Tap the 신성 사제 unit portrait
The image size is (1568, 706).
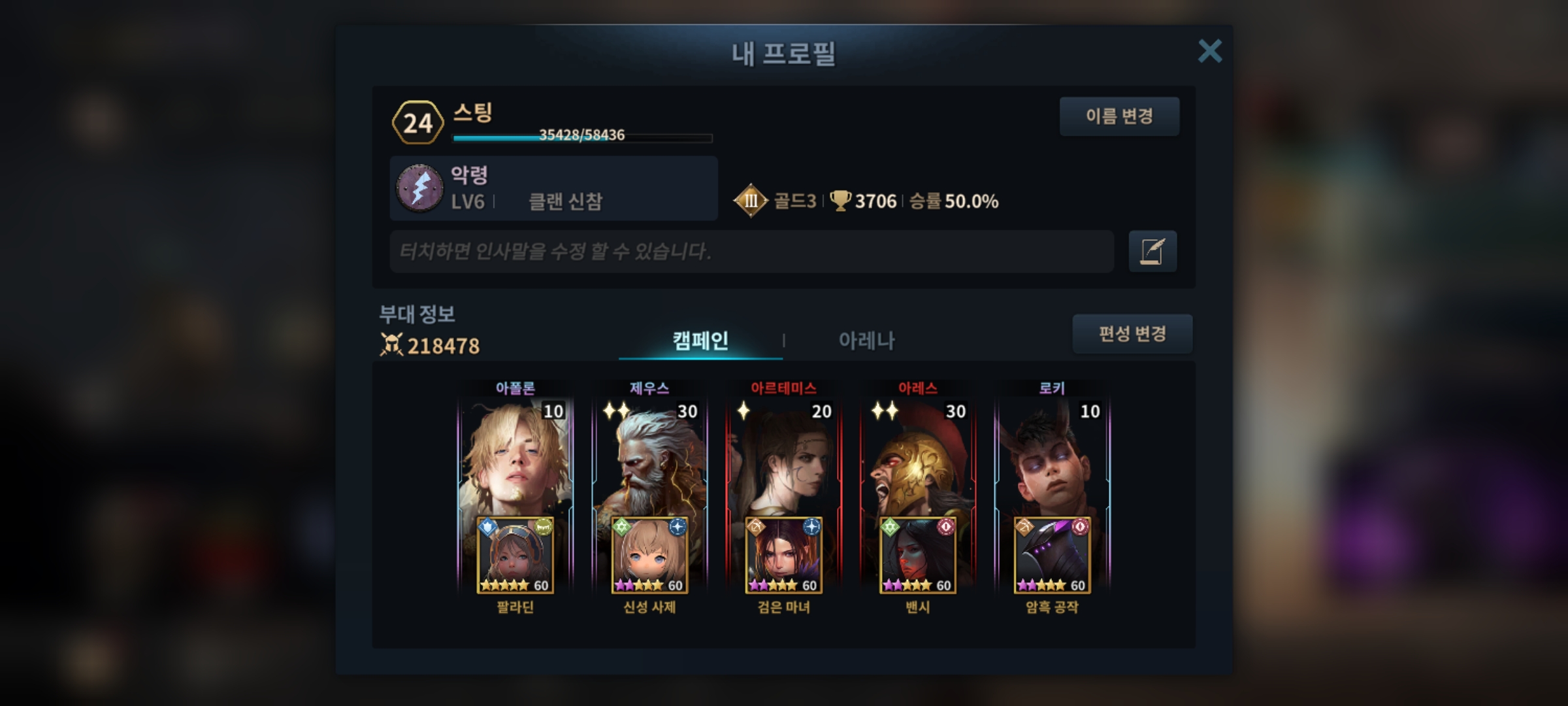click(649, 556)
